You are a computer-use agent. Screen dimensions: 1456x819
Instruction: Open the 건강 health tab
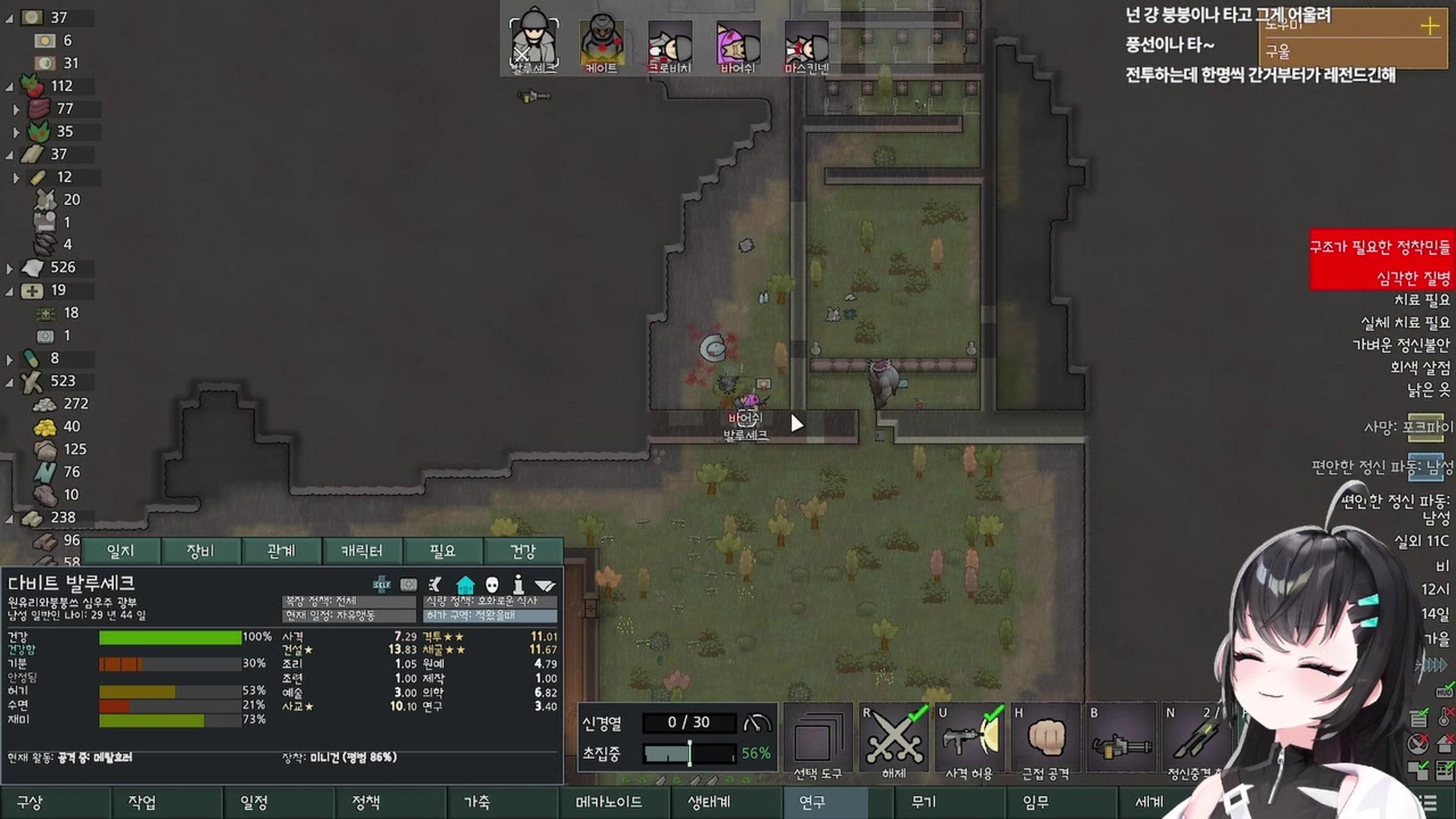523,551
